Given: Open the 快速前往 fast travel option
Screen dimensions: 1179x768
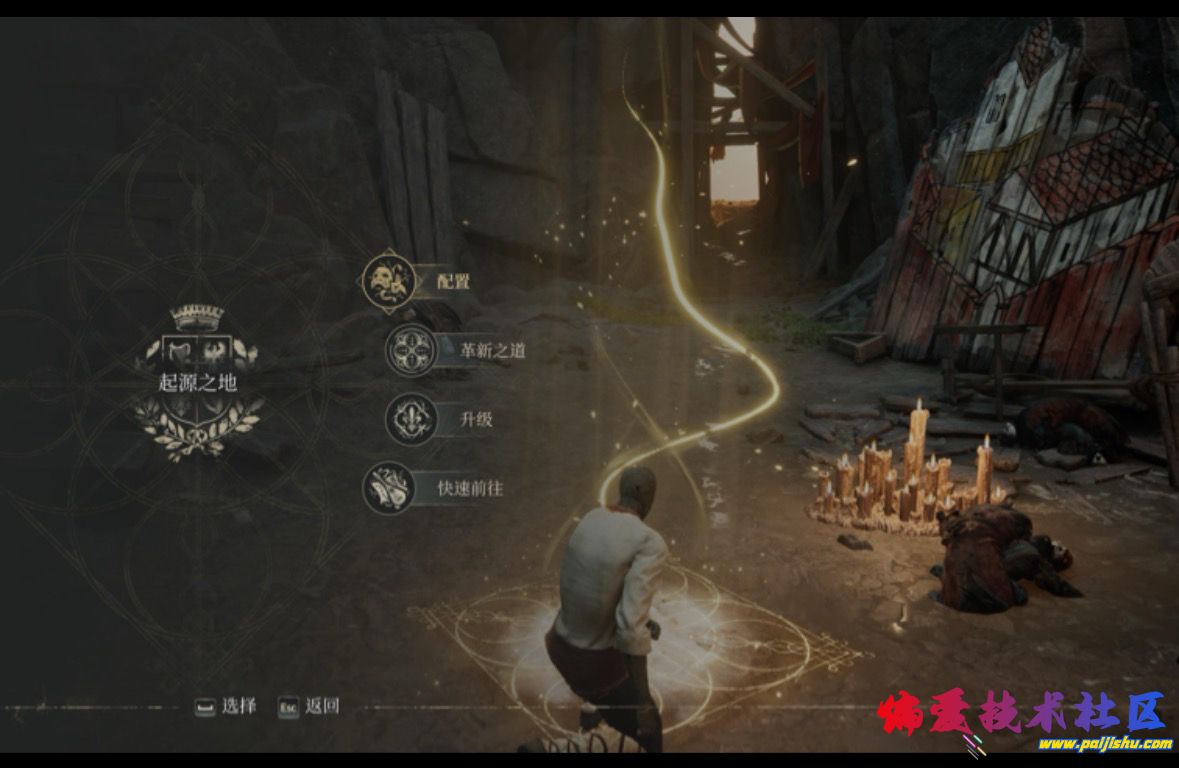Looking at the screenshot, I should click(x=469, y=489).
